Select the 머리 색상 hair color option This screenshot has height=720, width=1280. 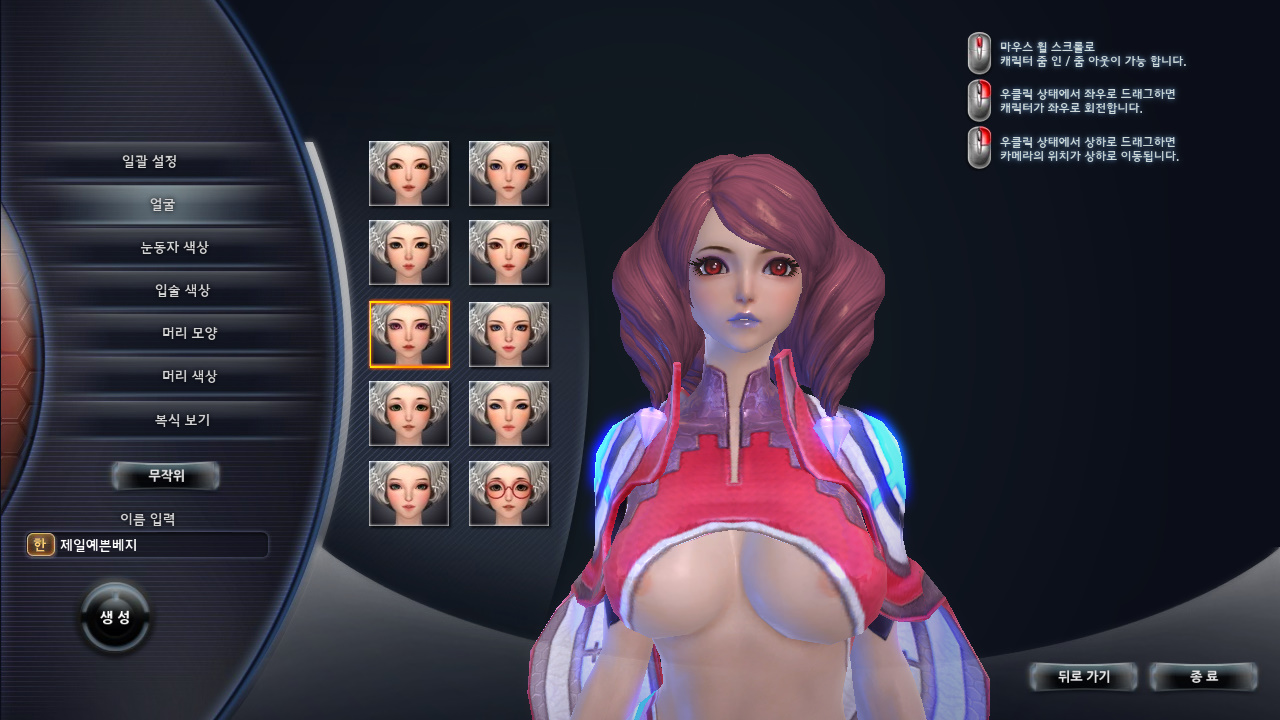[x=189, y=377]
